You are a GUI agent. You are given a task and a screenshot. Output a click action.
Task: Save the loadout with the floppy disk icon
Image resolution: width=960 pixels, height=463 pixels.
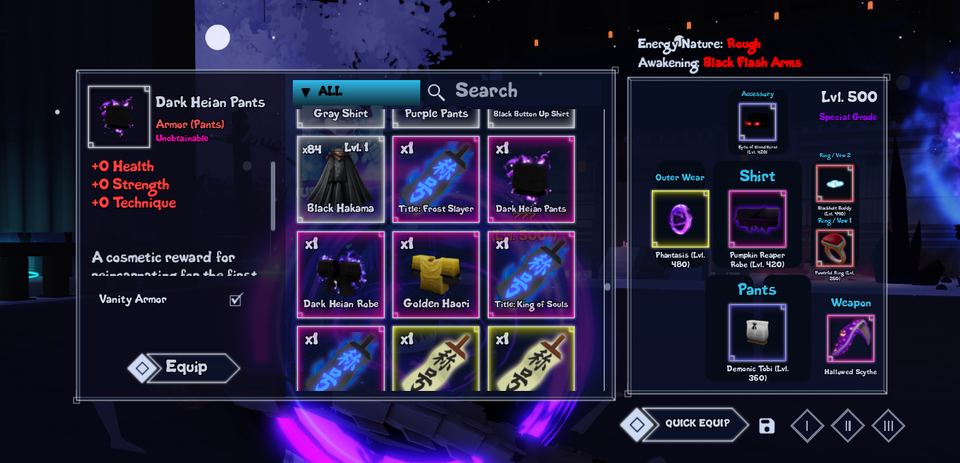click(x=767, y=426)
